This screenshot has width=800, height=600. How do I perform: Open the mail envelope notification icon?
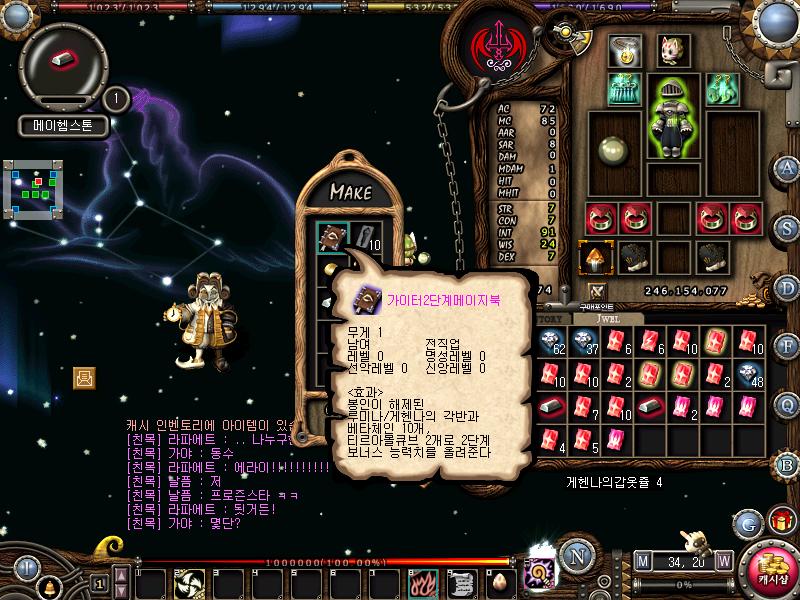pos(84,377)
